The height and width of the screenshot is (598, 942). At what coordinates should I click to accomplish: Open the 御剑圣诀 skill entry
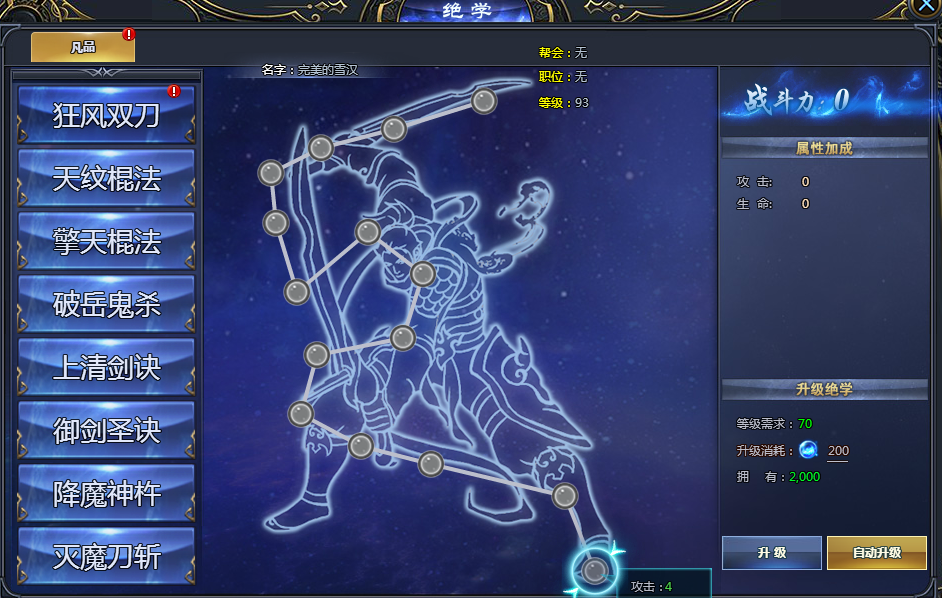106,430
